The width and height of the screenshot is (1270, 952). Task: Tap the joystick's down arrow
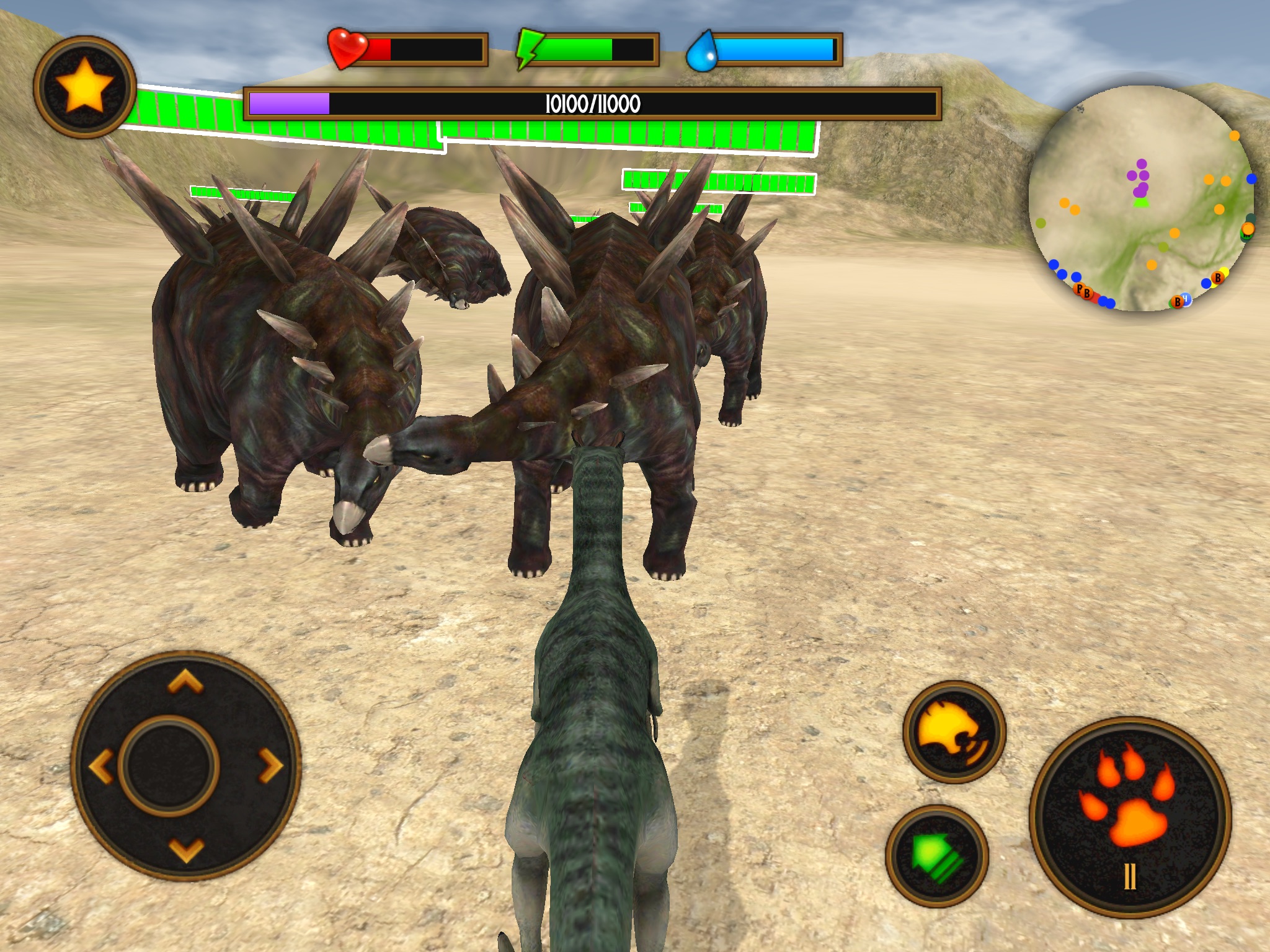point(185,850)
